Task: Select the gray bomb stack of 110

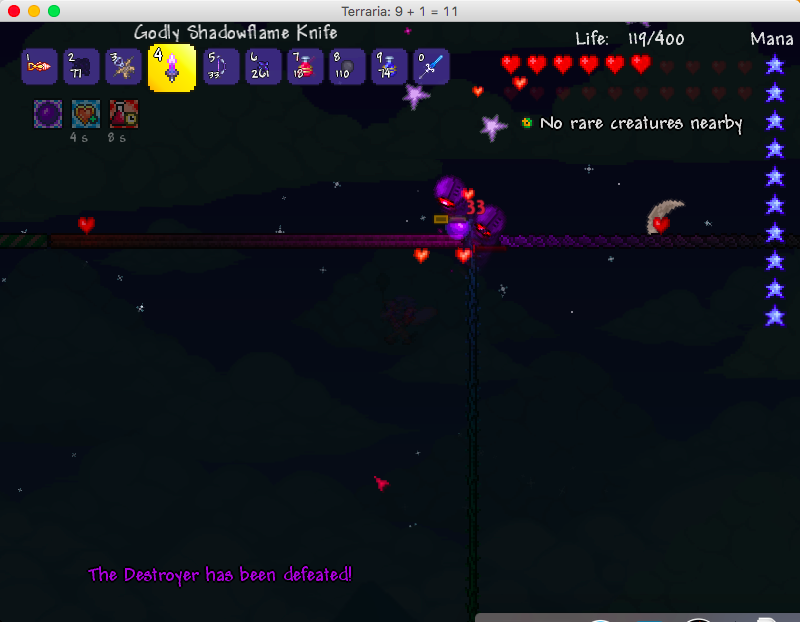Action: [x=347, y=68]
